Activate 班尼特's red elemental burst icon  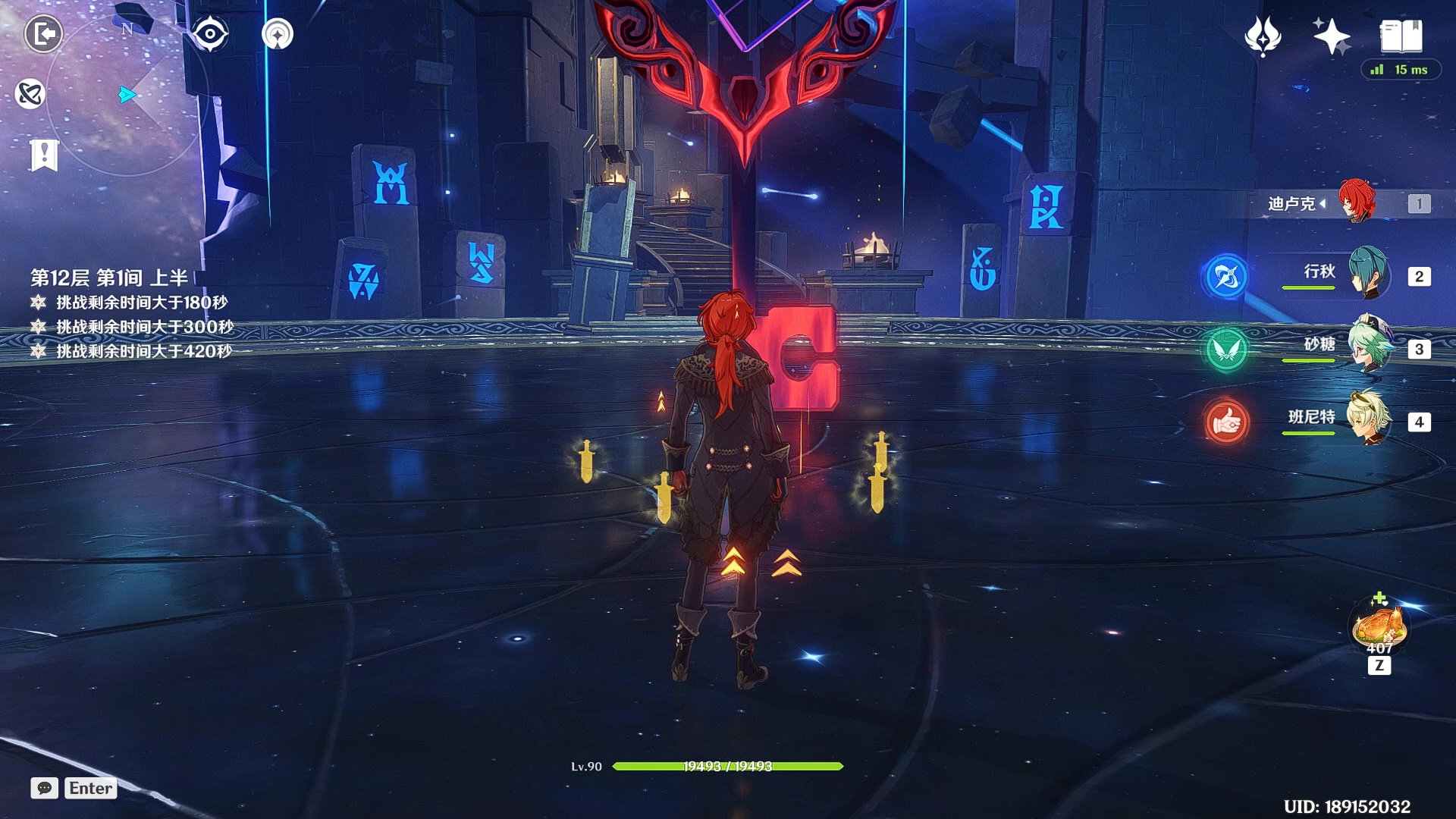[x=1225, y=422]
